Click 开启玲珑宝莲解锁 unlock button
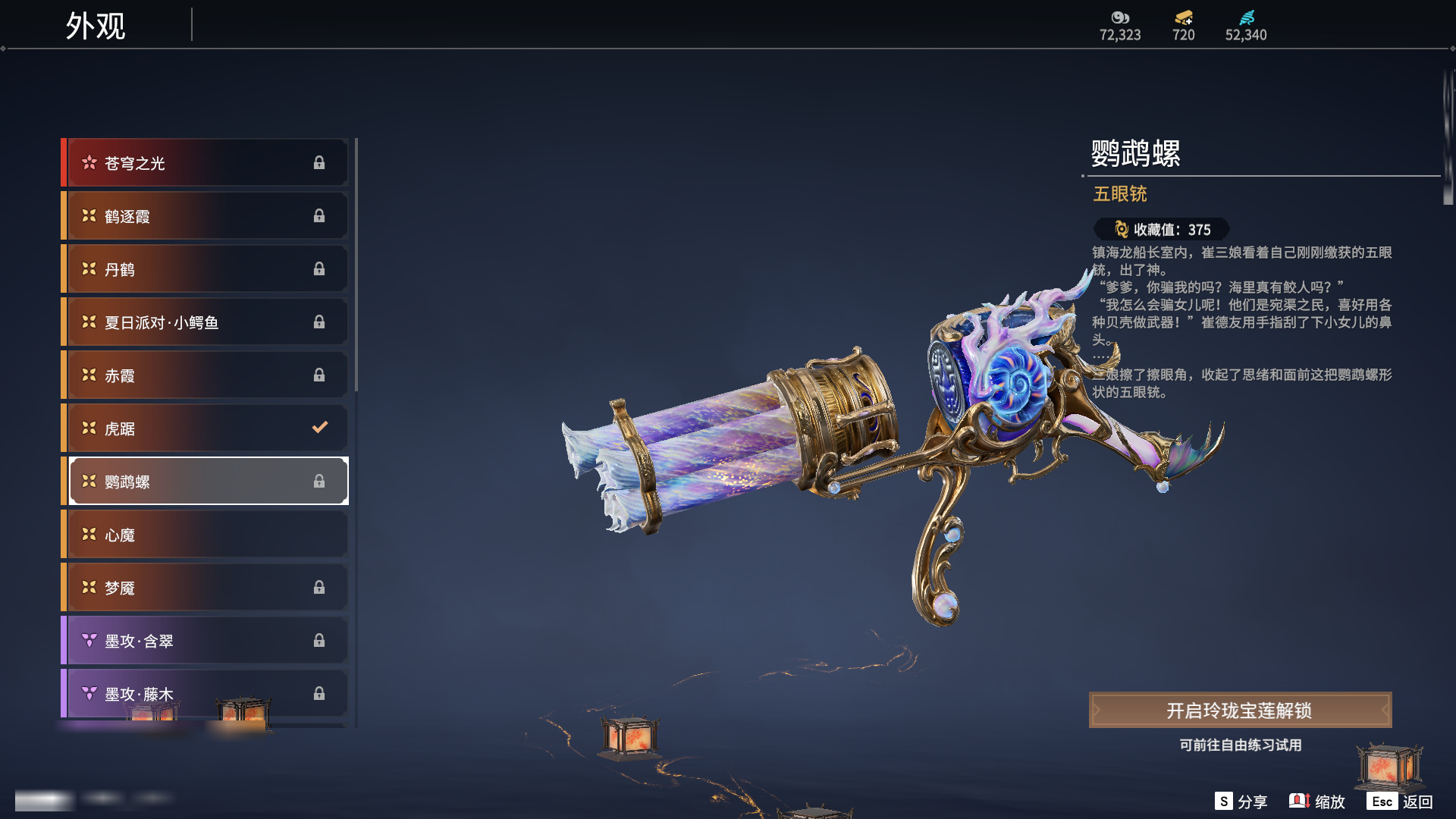Screen dimensions: 1456x819 (1240, 711)
